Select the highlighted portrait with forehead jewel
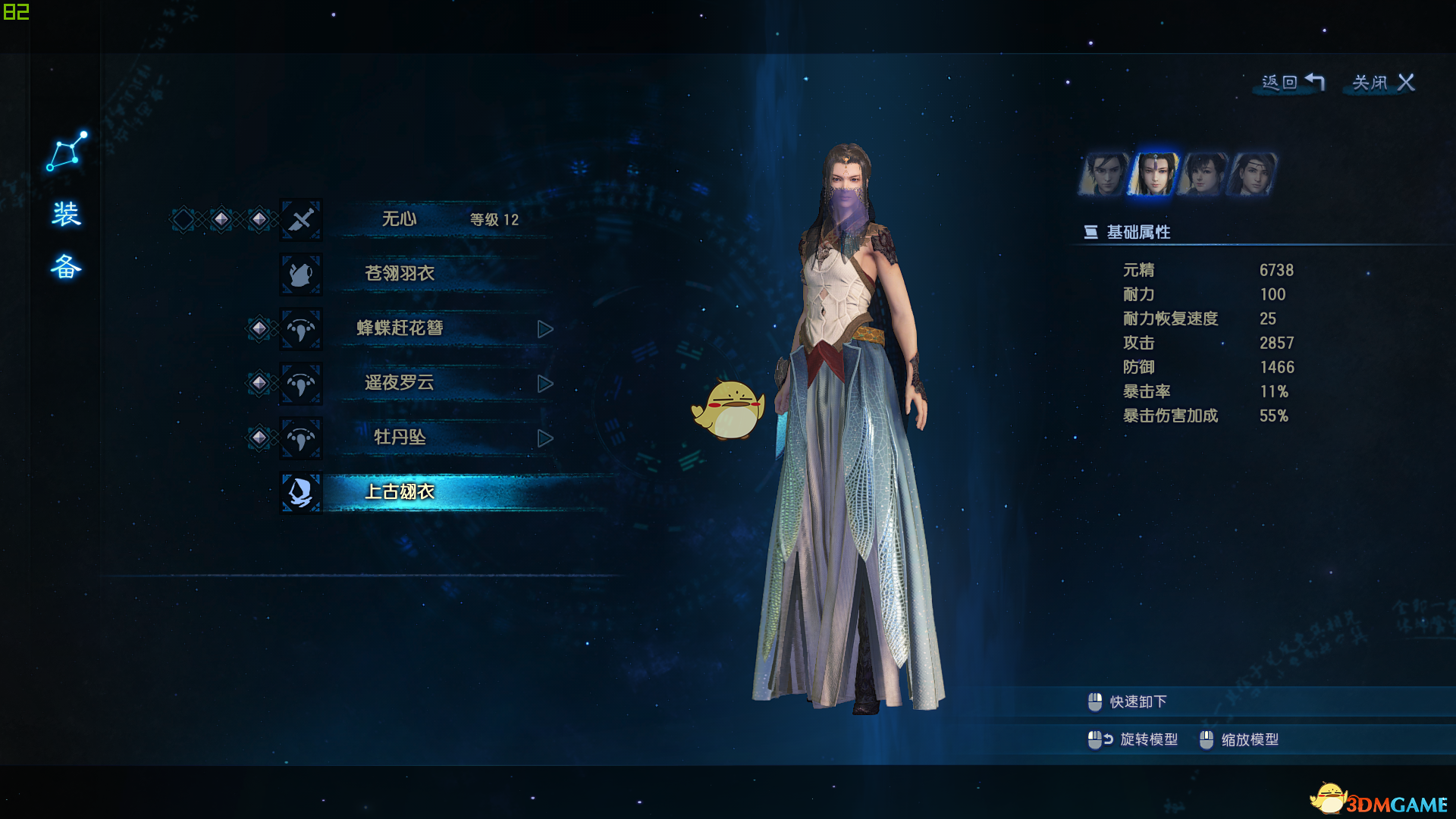The height and width of the screenshot is (819, 1456). click(x=1153, y=174)
